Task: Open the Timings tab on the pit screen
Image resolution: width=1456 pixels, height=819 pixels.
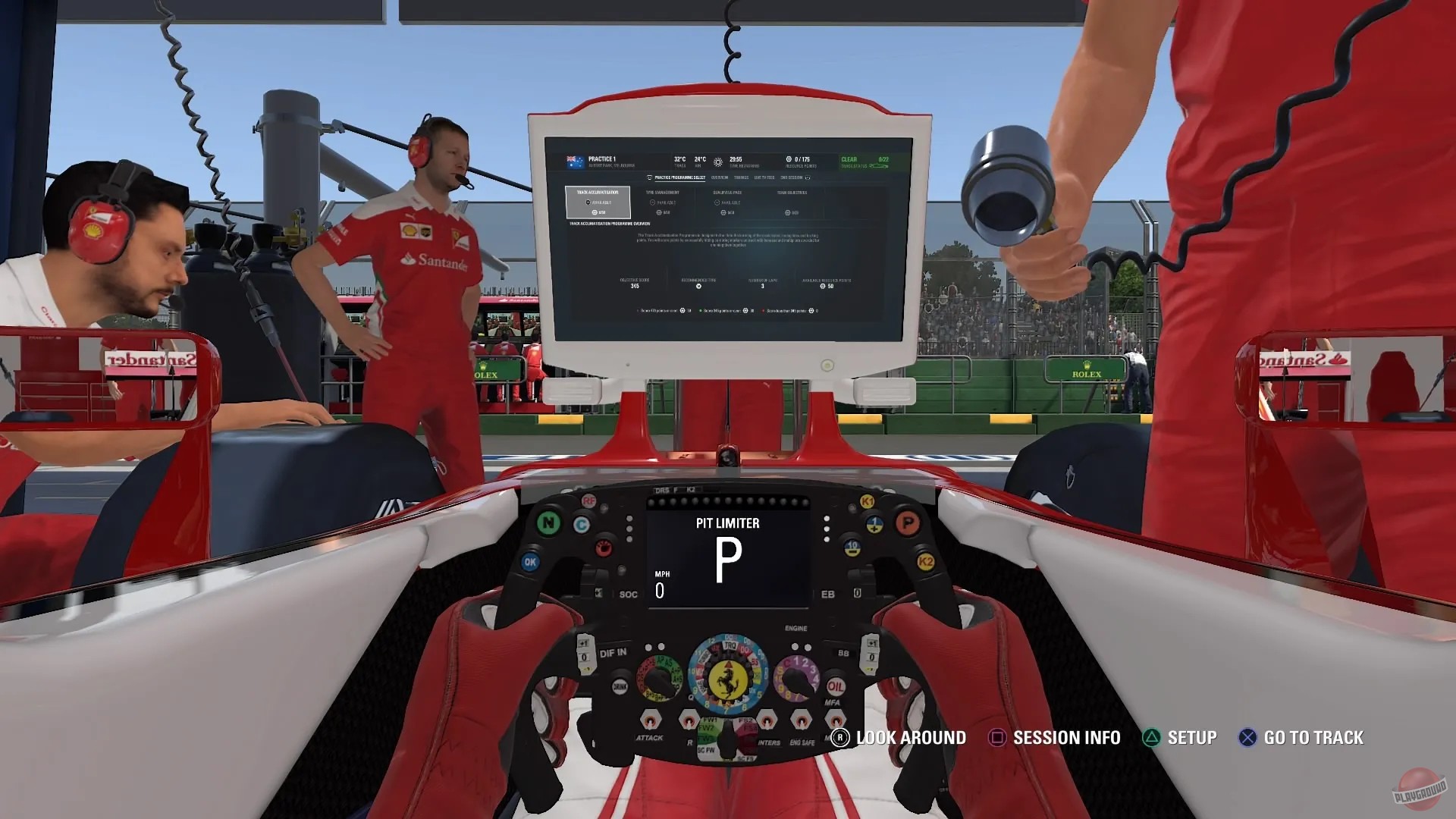Action: pos(742,177)
